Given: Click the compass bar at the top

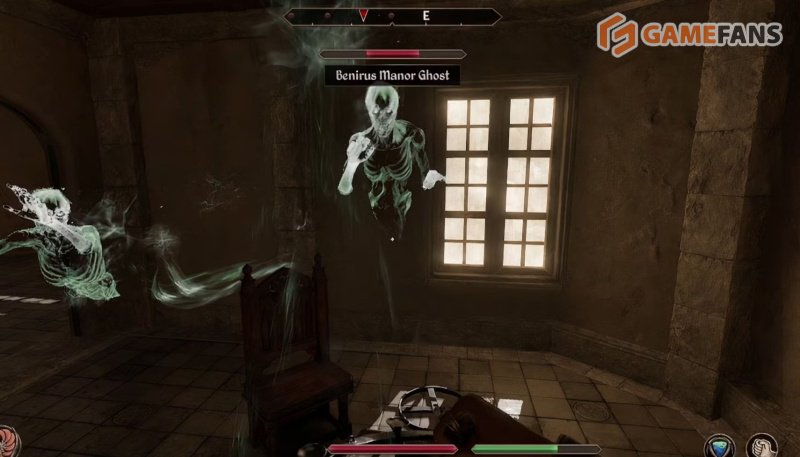Looking at the screenshot, I should coord(393,16).
